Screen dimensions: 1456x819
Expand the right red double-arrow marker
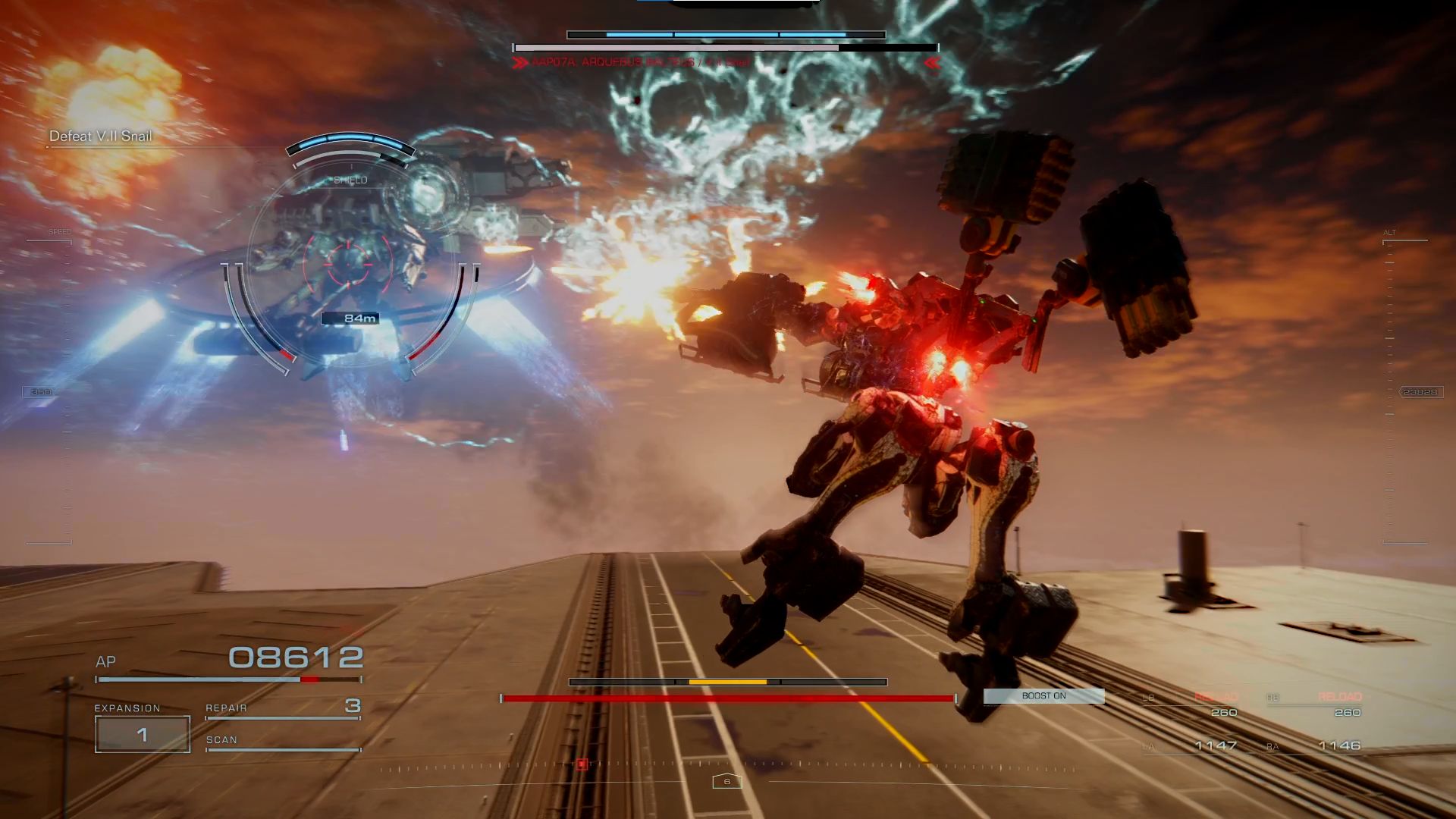pos(932,64)
